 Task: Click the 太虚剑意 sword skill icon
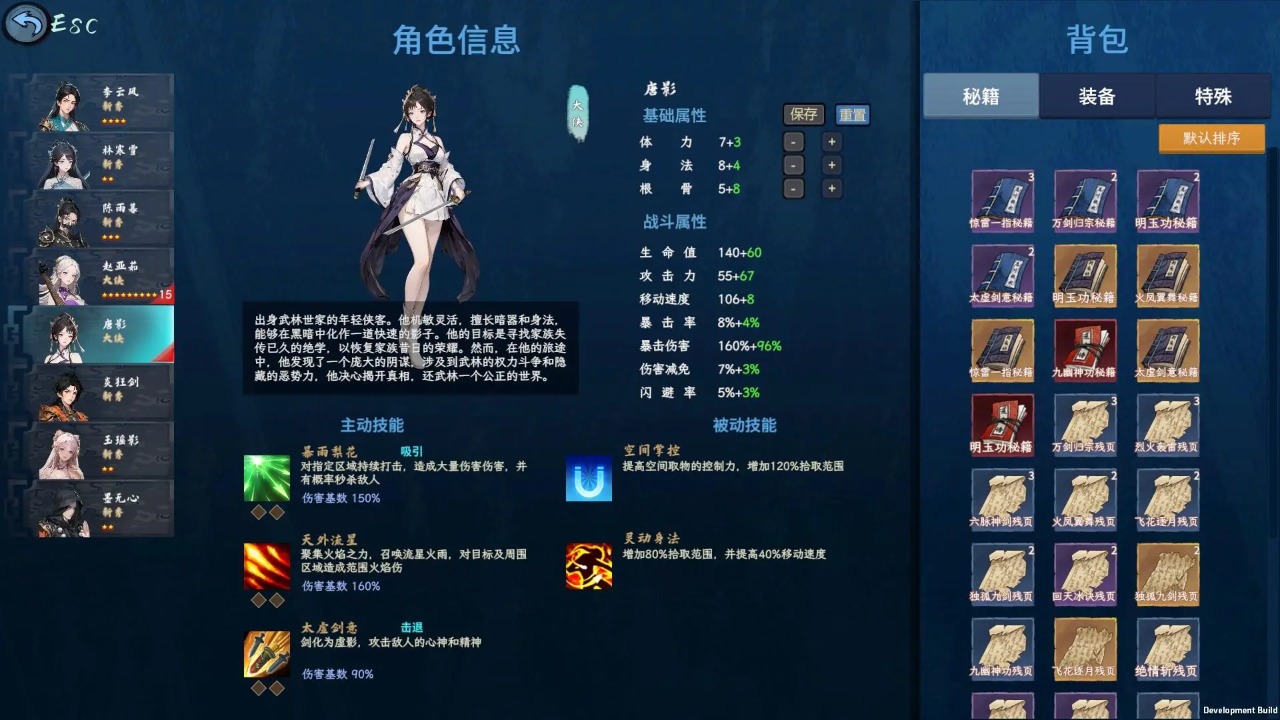pos(267,655)
